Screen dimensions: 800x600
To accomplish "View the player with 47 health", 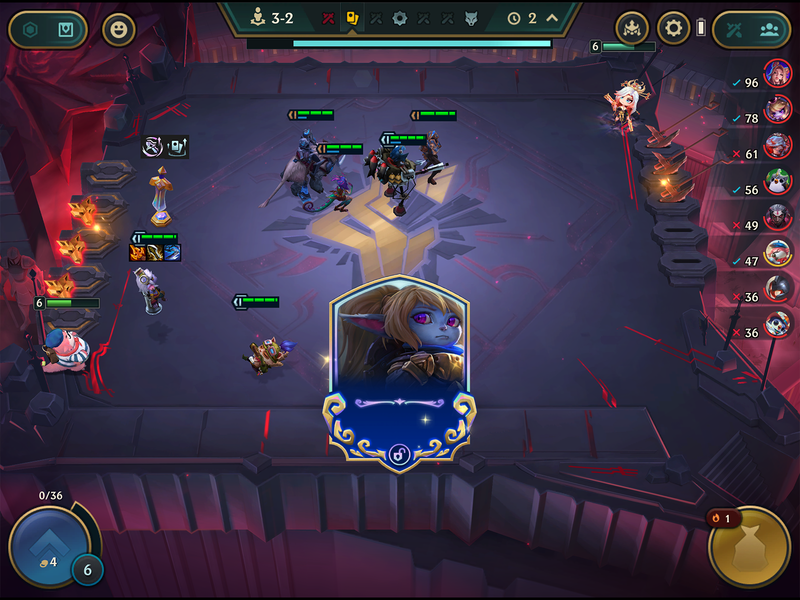I will tap(777, 252).
